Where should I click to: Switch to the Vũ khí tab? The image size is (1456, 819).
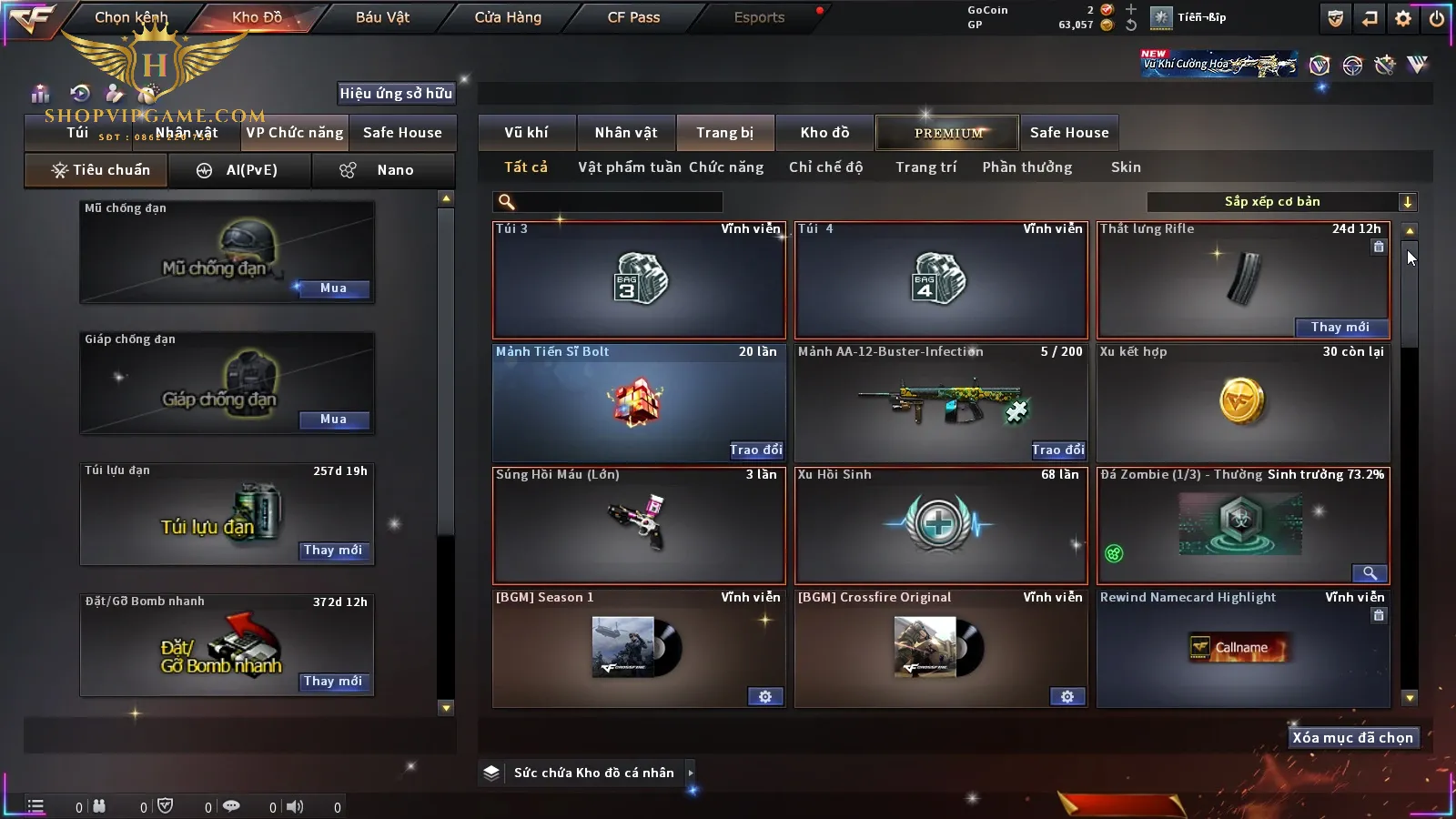(526, 133)
